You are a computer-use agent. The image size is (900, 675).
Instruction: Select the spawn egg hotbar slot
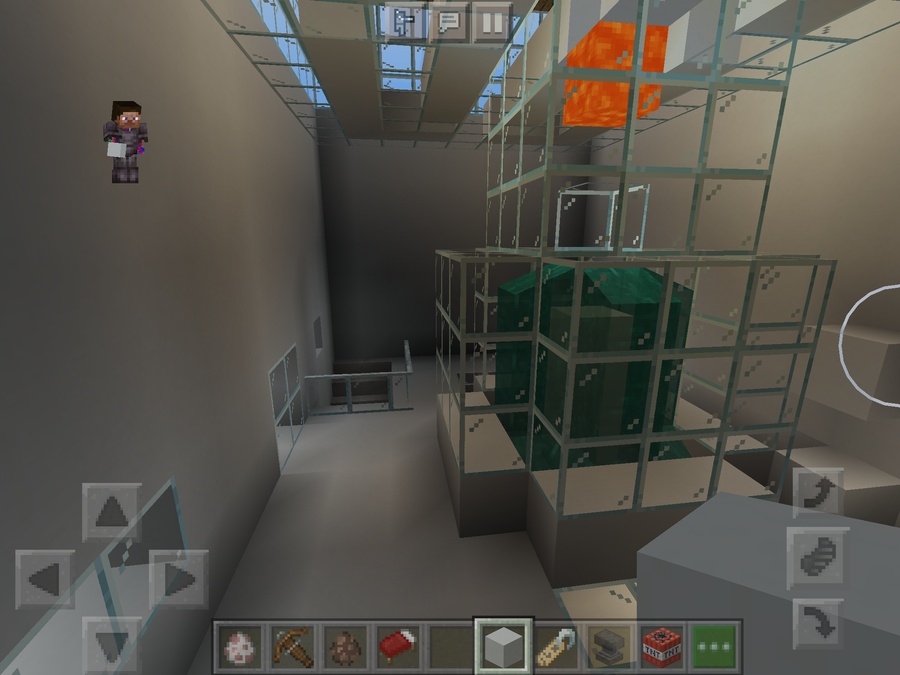tap(240, 647)
